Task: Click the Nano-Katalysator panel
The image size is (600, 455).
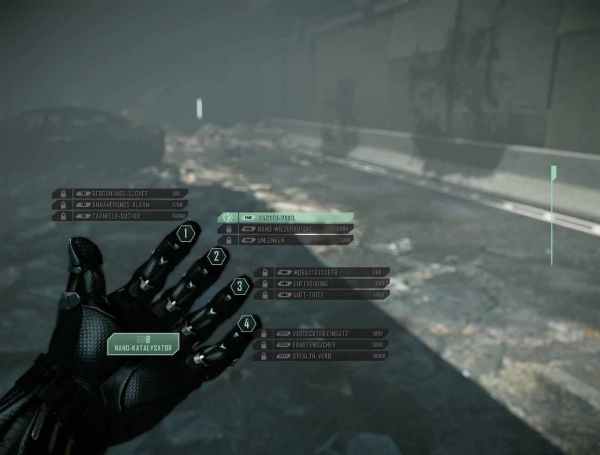Action: (x=143, y=344)
